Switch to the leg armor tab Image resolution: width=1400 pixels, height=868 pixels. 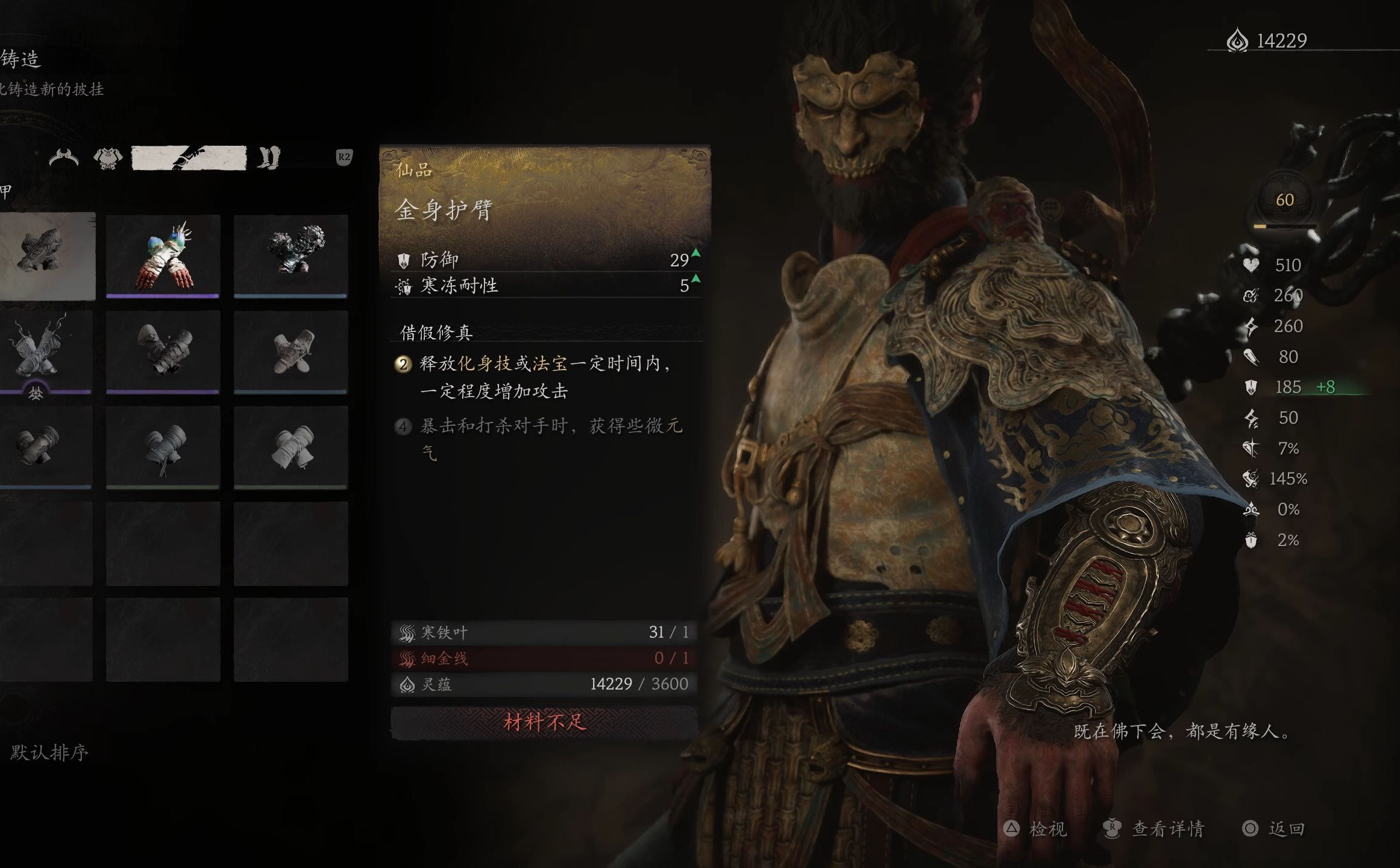click(268, 158)
